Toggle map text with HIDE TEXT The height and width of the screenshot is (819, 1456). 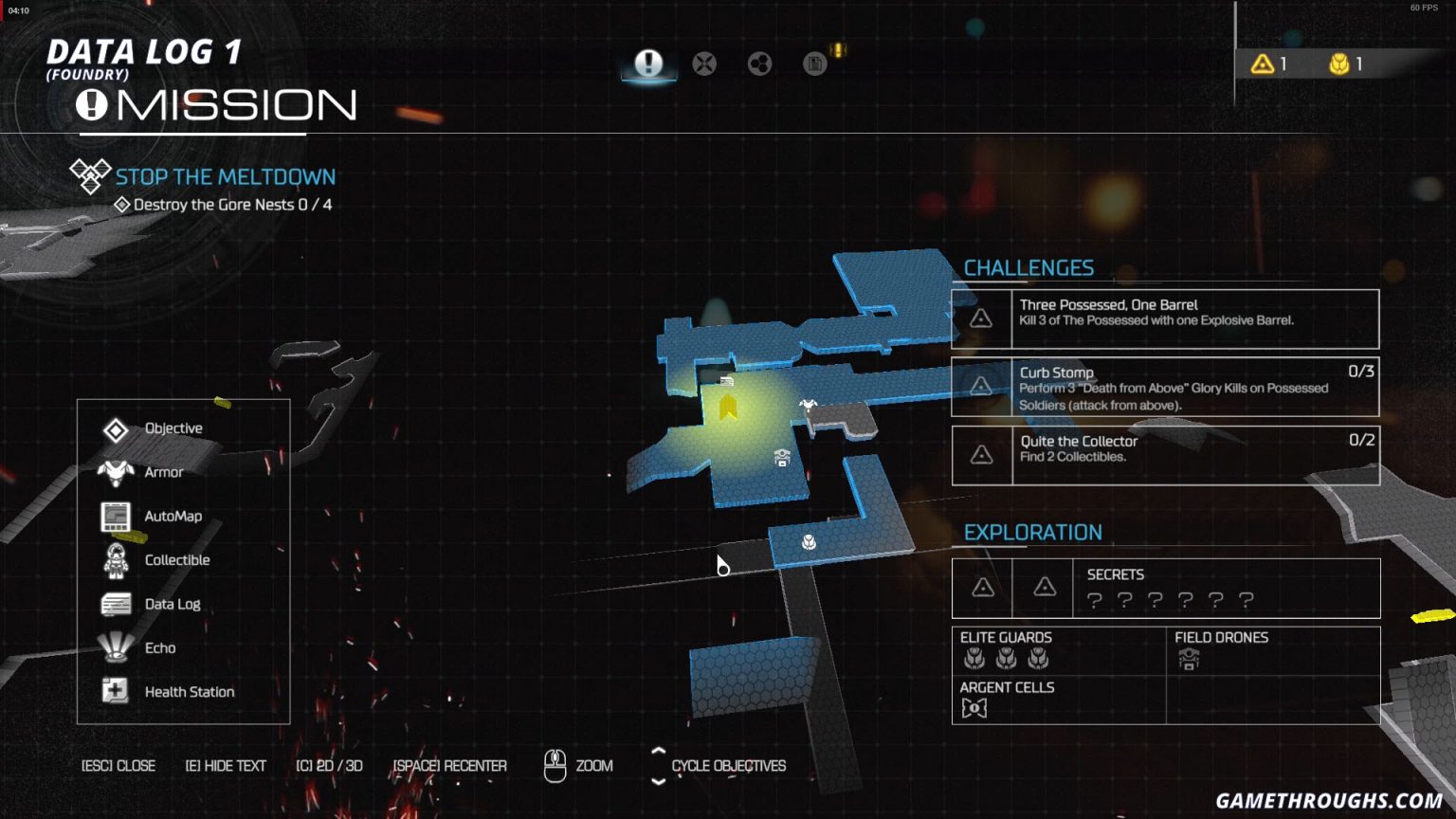(225, 765)
